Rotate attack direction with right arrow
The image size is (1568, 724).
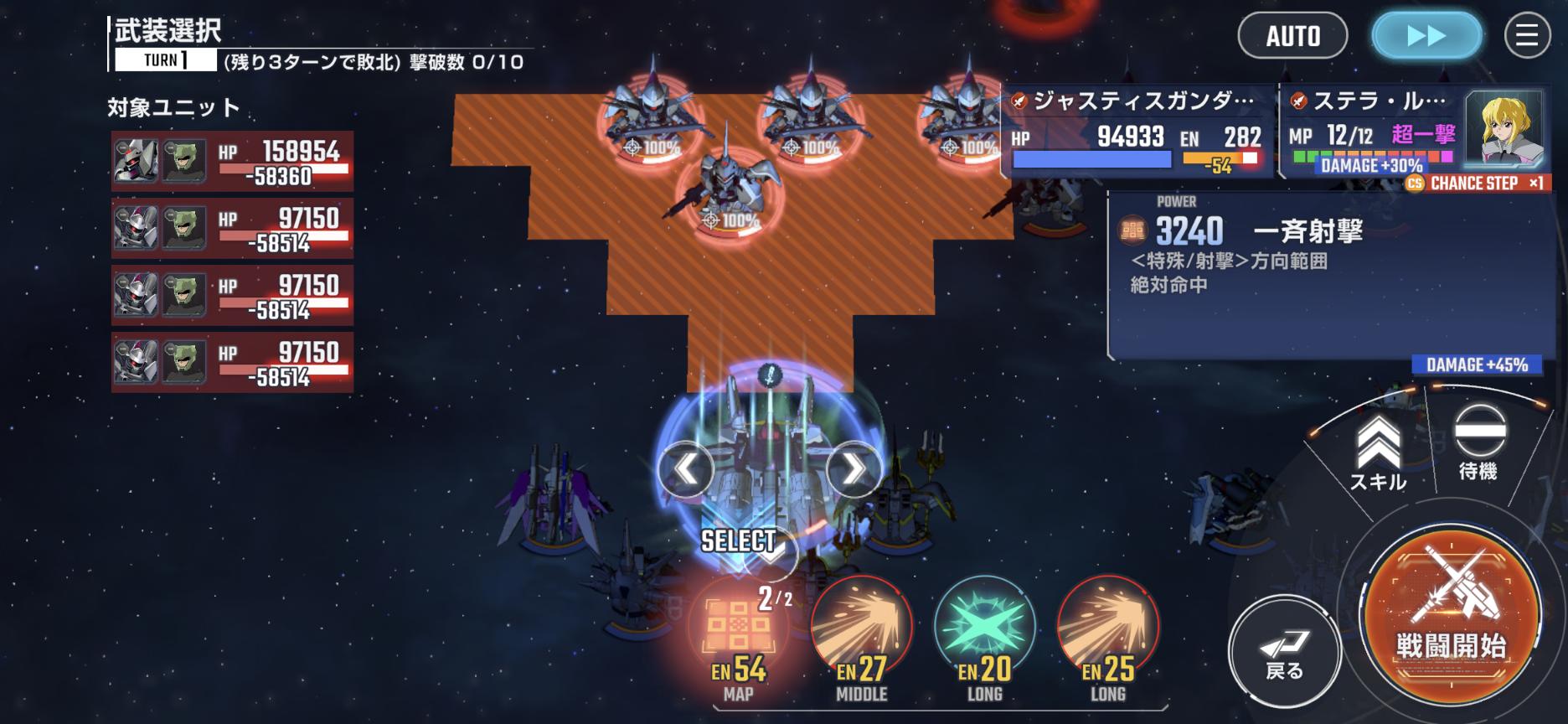853,468
